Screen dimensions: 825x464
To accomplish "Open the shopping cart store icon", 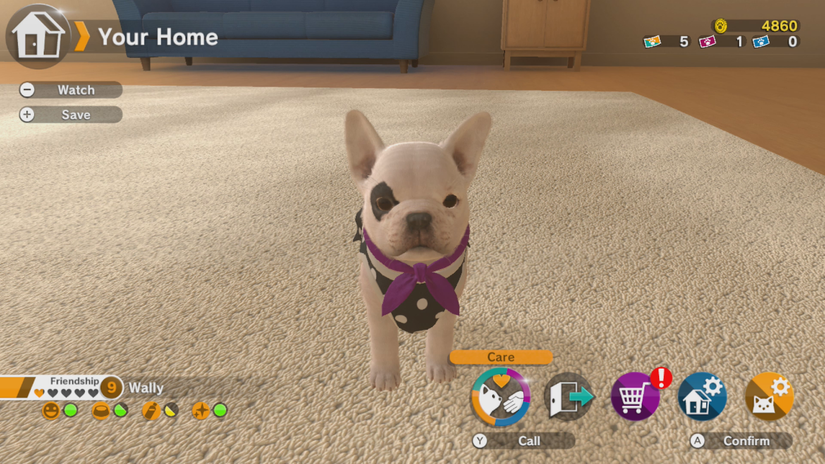I will click(635, 397).
